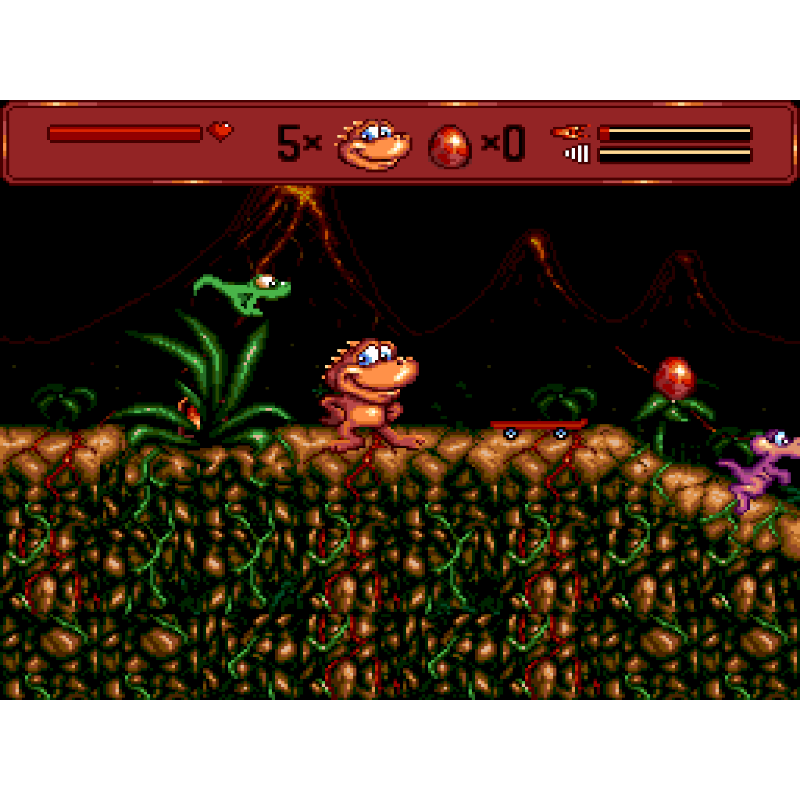This screenshot has width=800, height=800.
Task: Click the fireball power icon
Action: pos(571,132)
